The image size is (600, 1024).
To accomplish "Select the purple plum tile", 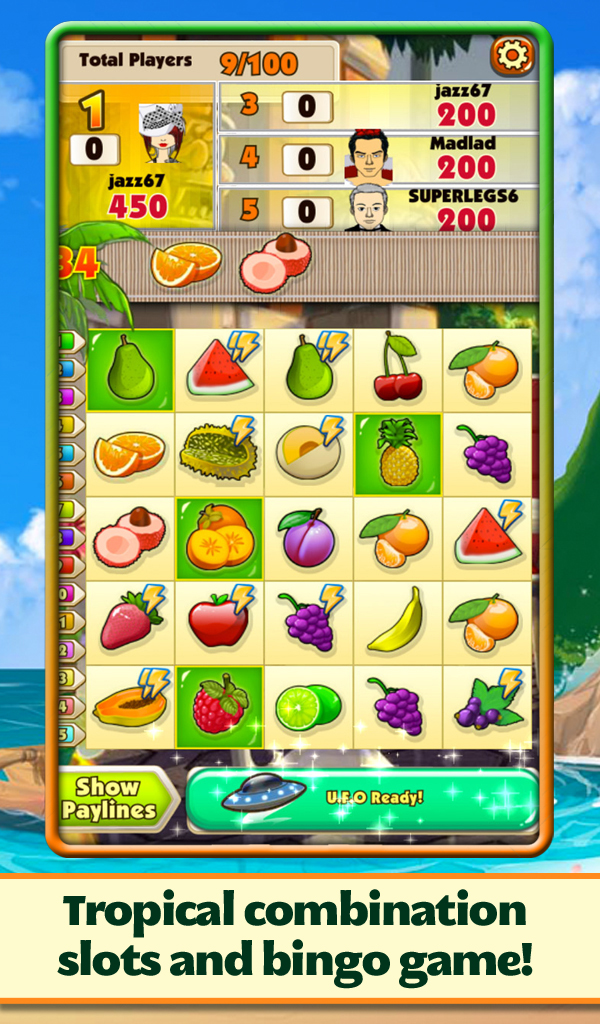I will (x=308, y=536).
